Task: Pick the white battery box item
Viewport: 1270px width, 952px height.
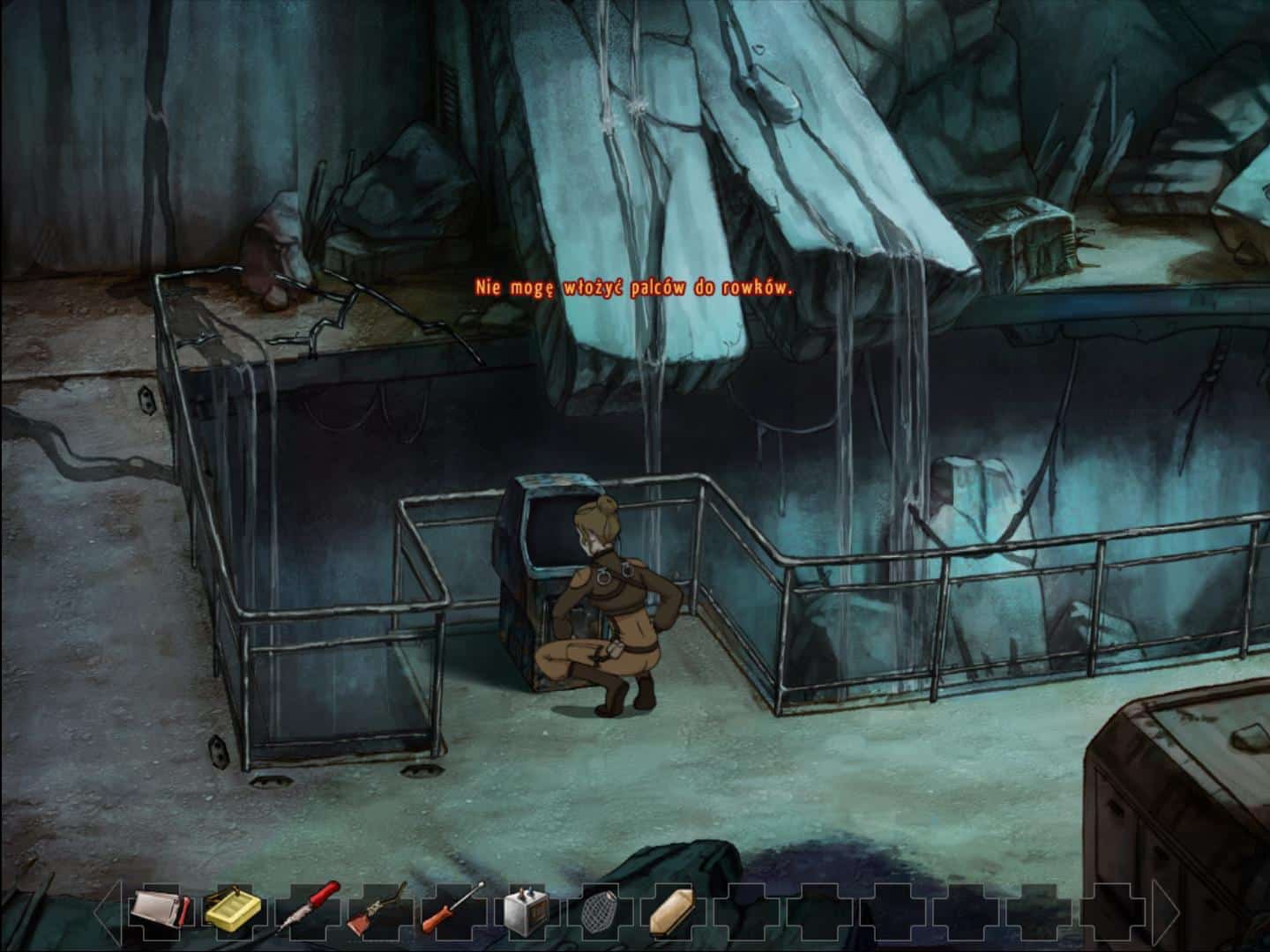Action: coord(527,914)
